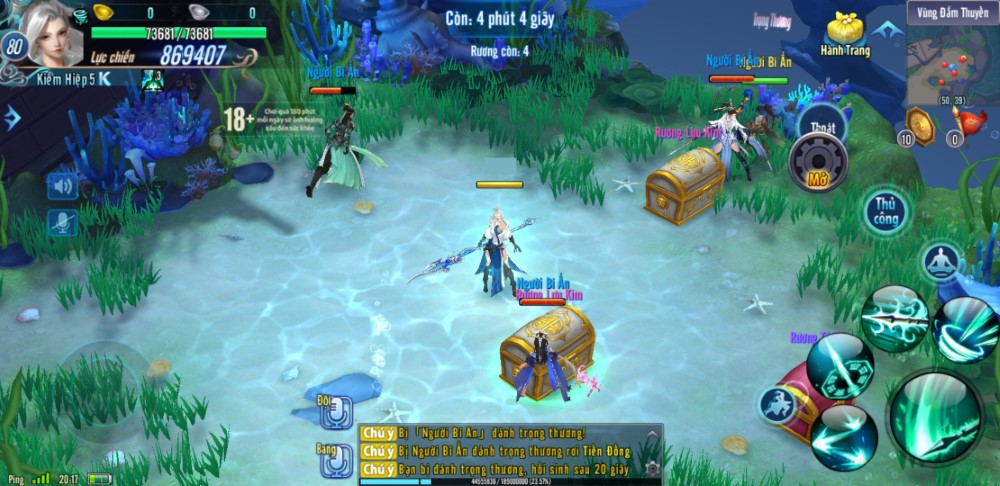Cast the whirlwind spear skill
Screen dimensions: 1000x486
964,328
